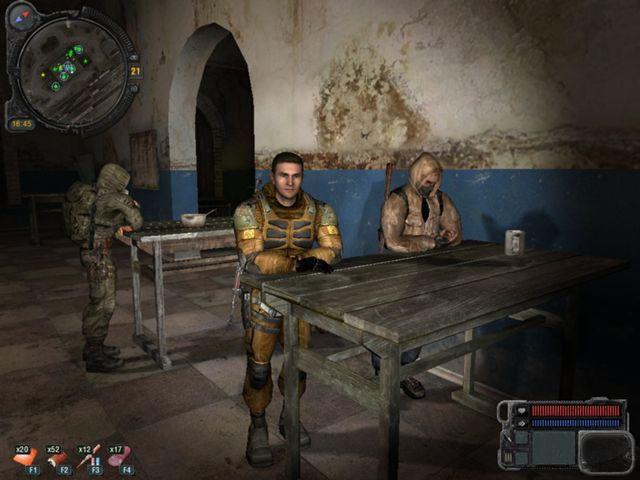Select the compass in the minimap corner

22,15
